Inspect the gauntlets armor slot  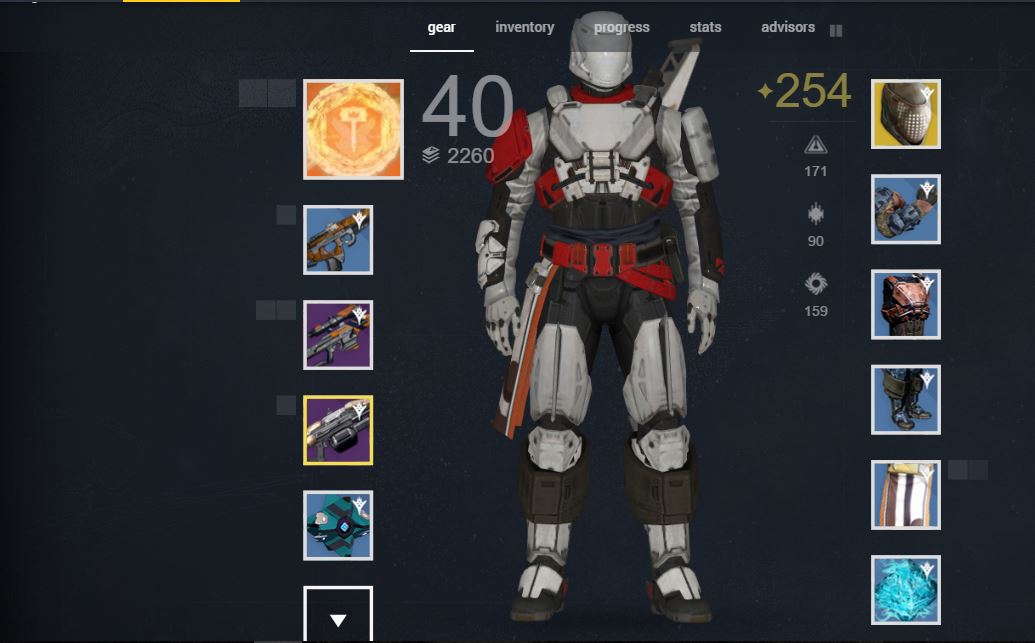pos(906,209)
